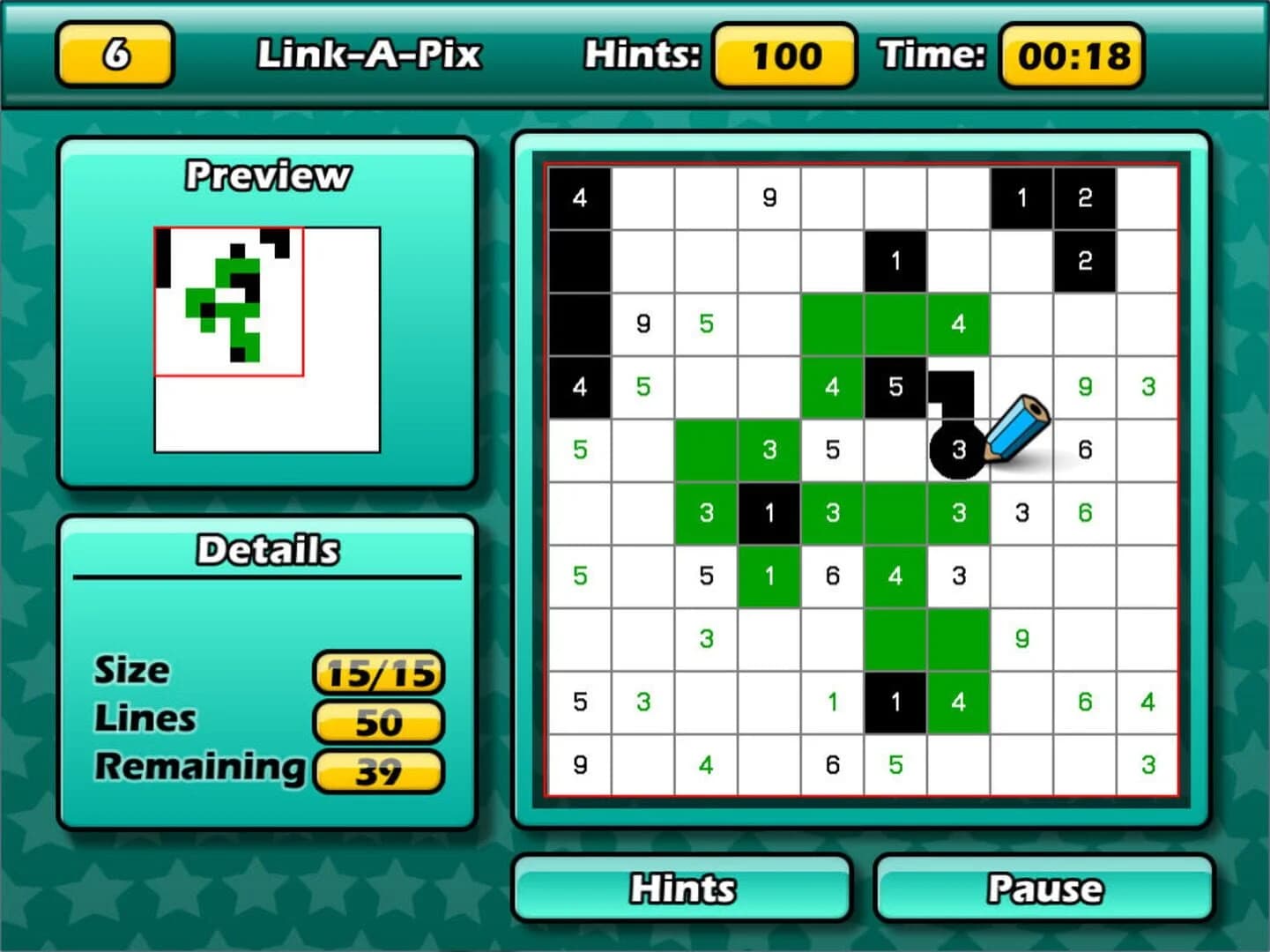This screenshot has width=1270, height=952.
Task: Click the black cell with white 1 next to green 4
Action: (x=895, y=702)
